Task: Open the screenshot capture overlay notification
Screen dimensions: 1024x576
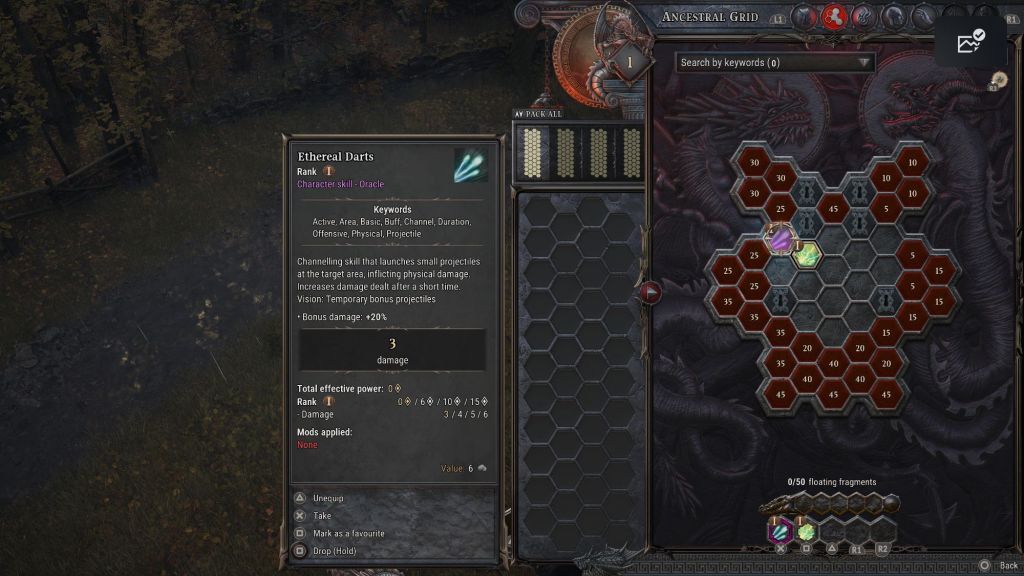Action: [970, 41]
